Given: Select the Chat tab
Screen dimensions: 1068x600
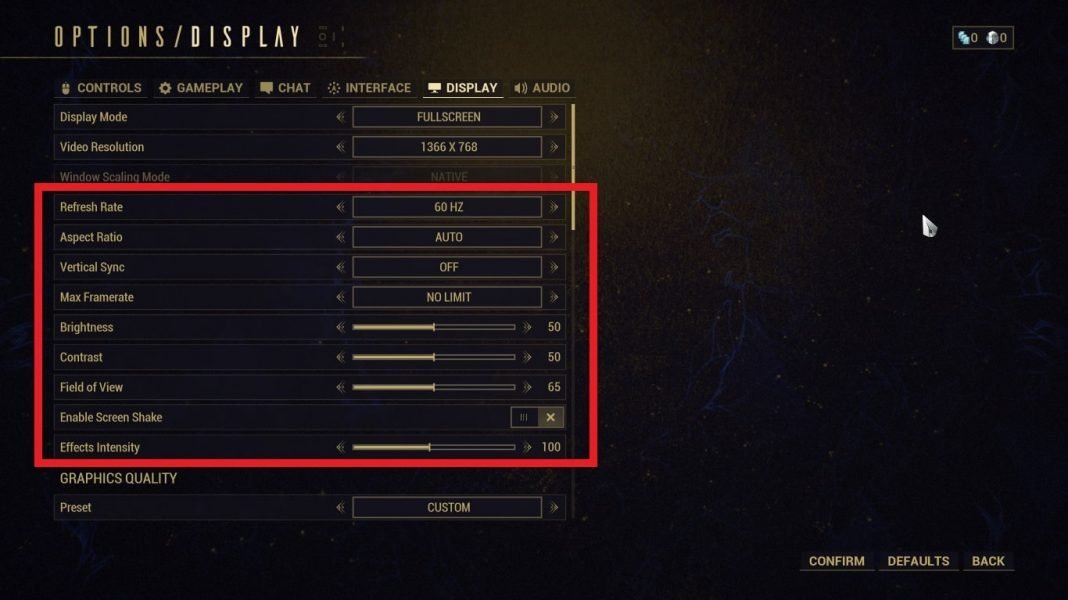Looking at the screenshot, I should (x=285, y=88).
